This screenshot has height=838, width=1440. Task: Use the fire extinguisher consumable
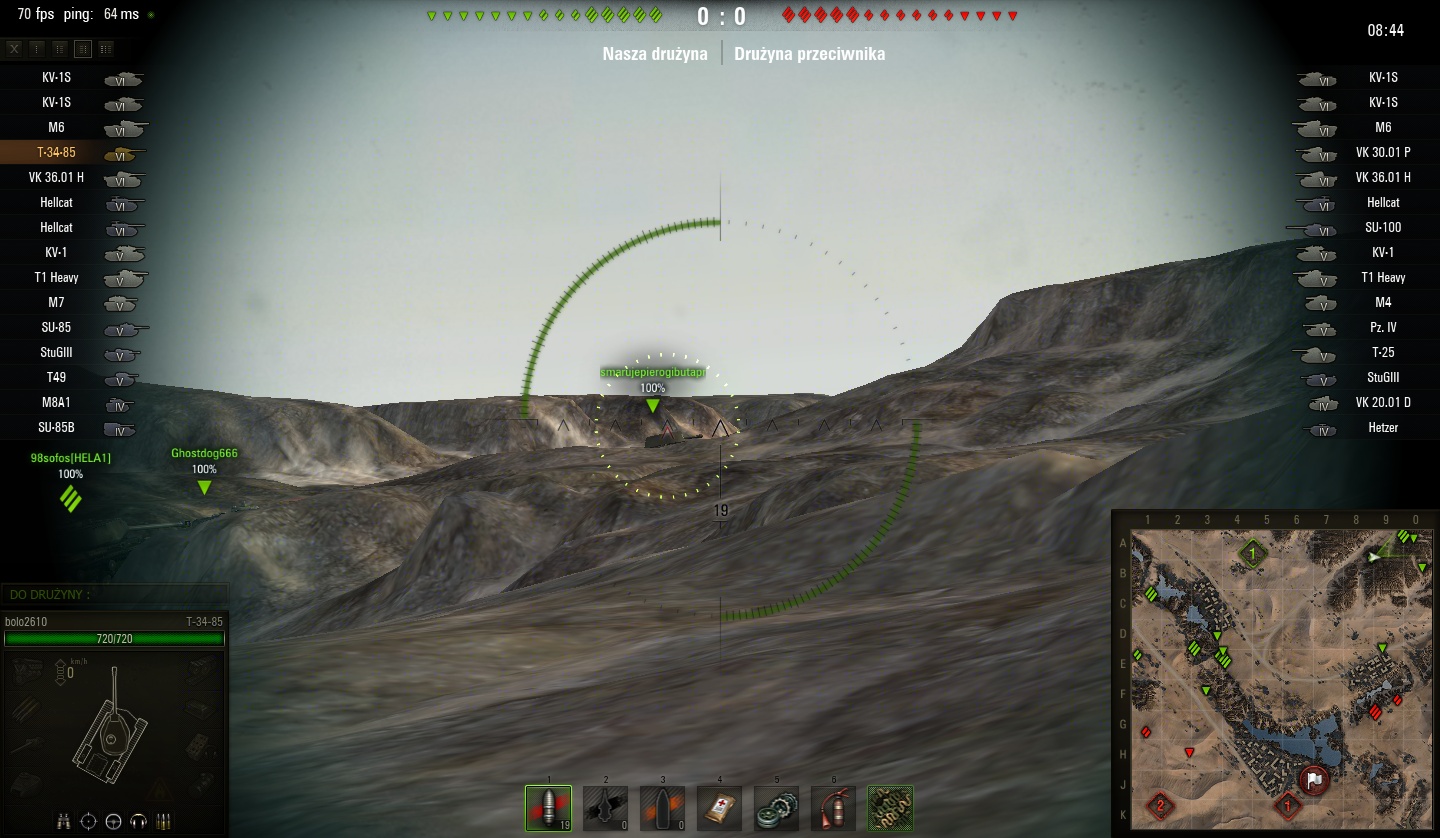click(833, 808)
